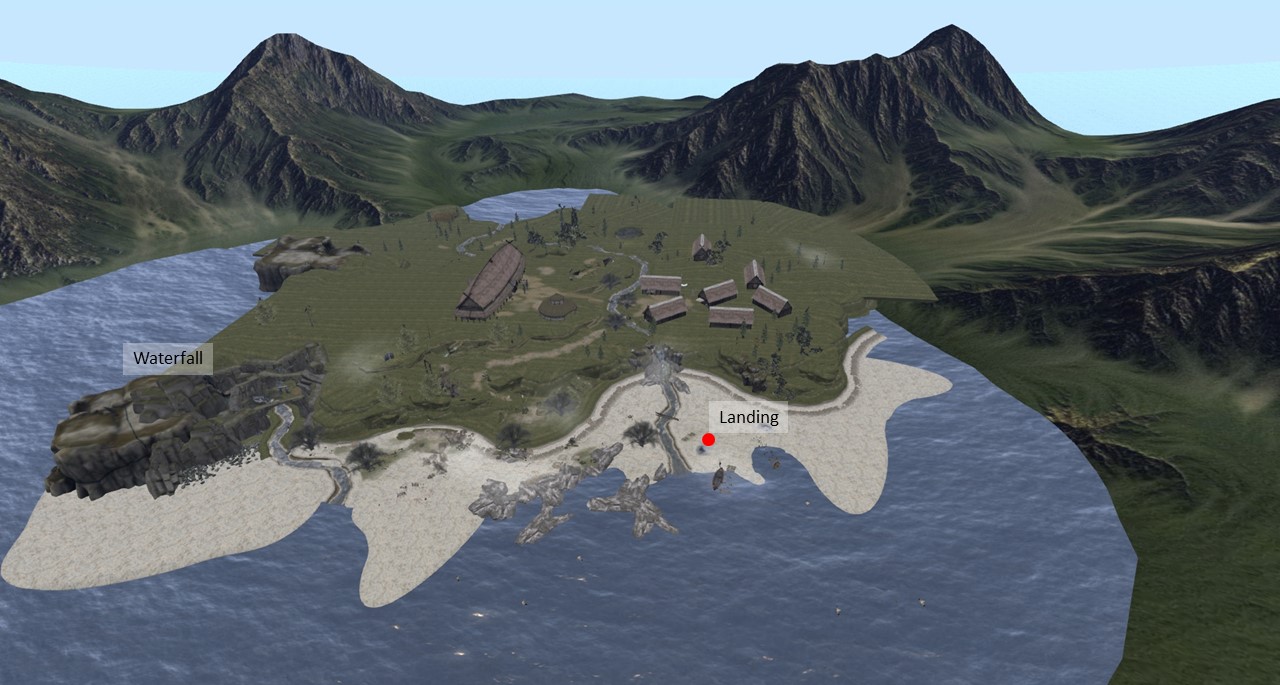1280x685 pixels.
Task: Click the Landing map label
Action: click(748, 418)
